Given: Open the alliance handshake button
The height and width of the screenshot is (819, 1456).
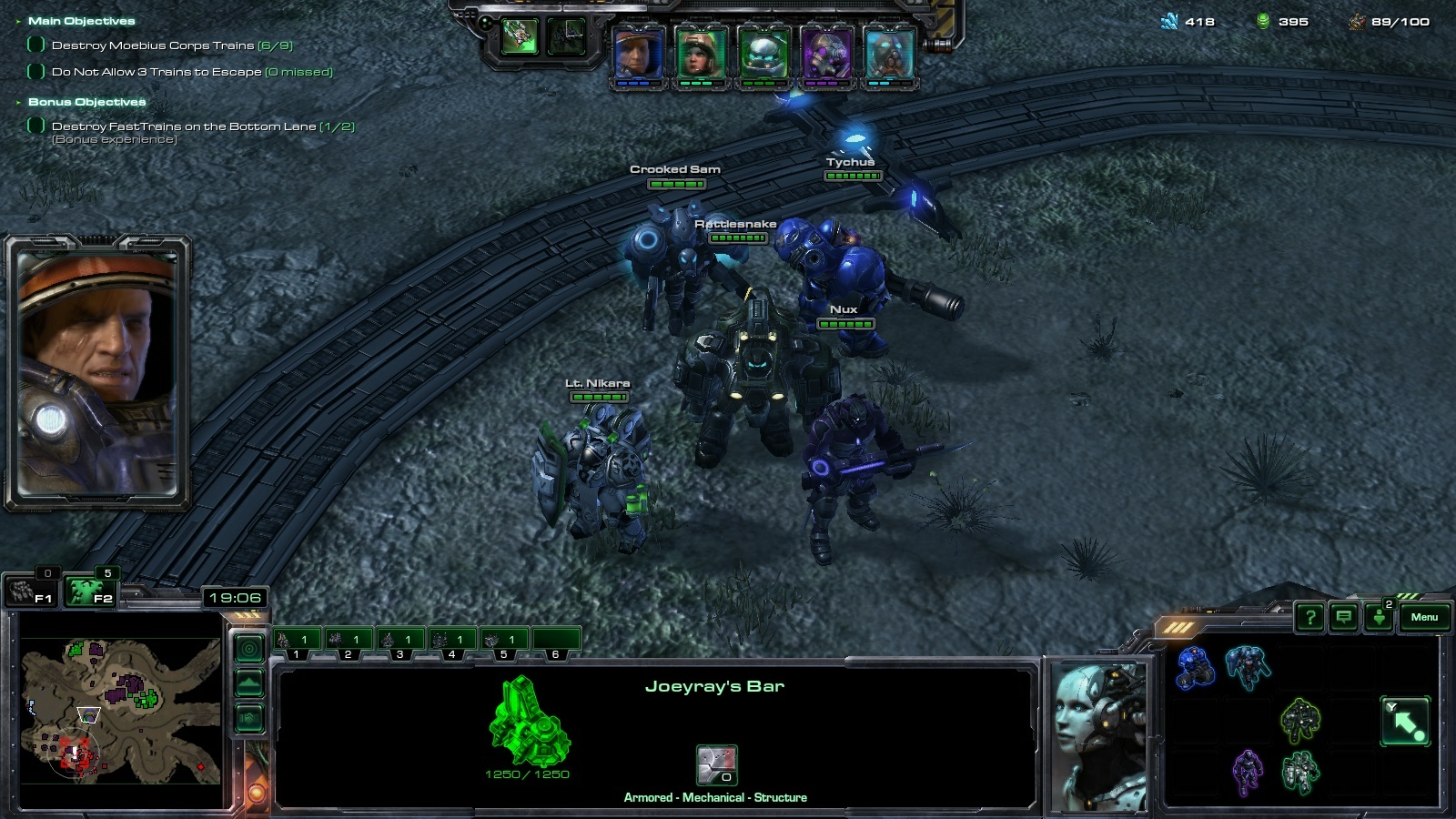Looking at the screenshot, I should tap(249, 719).
